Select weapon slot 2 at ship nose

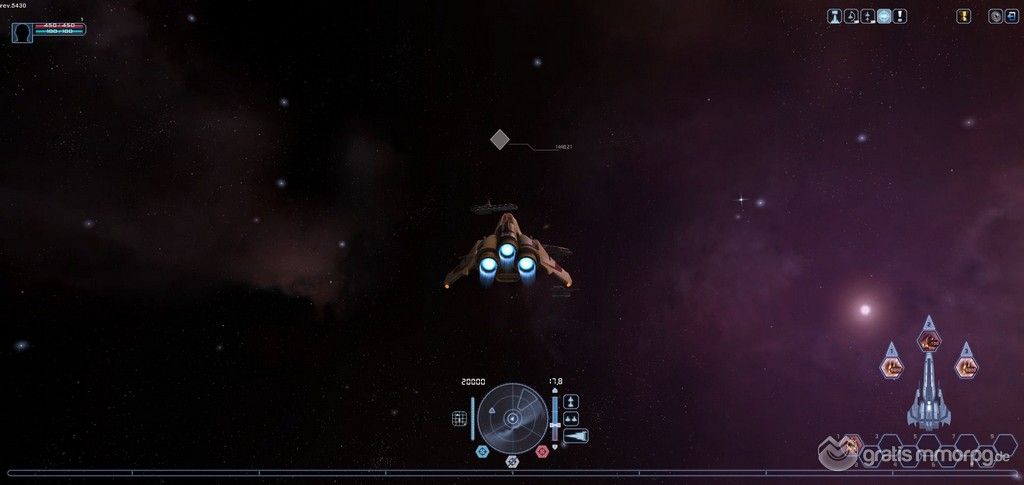click(929, 340)
